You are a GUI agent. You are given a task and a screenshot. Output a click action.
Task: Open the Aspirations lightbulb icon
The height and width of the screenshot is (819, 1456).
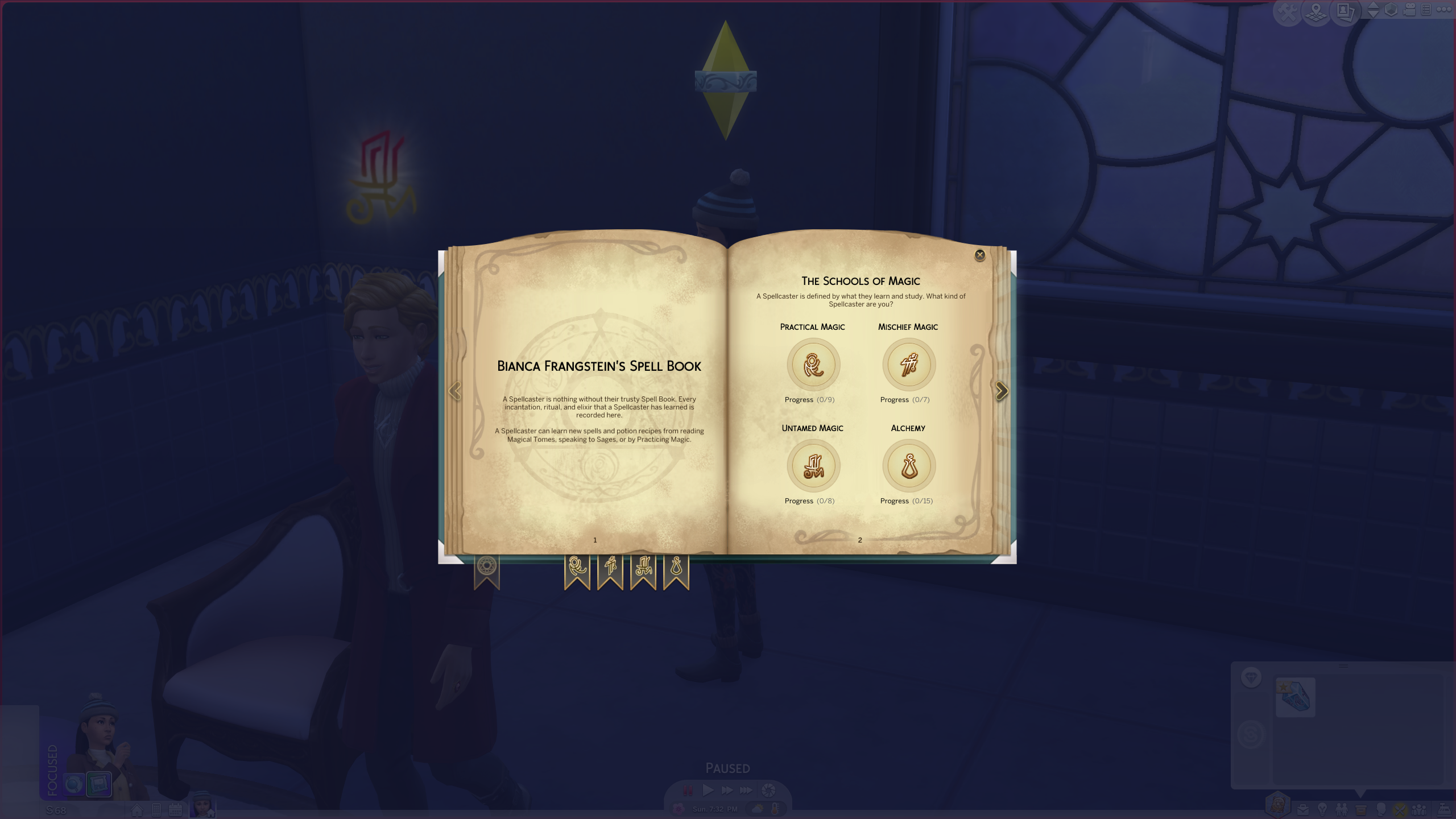click(x=1322, y=811)
